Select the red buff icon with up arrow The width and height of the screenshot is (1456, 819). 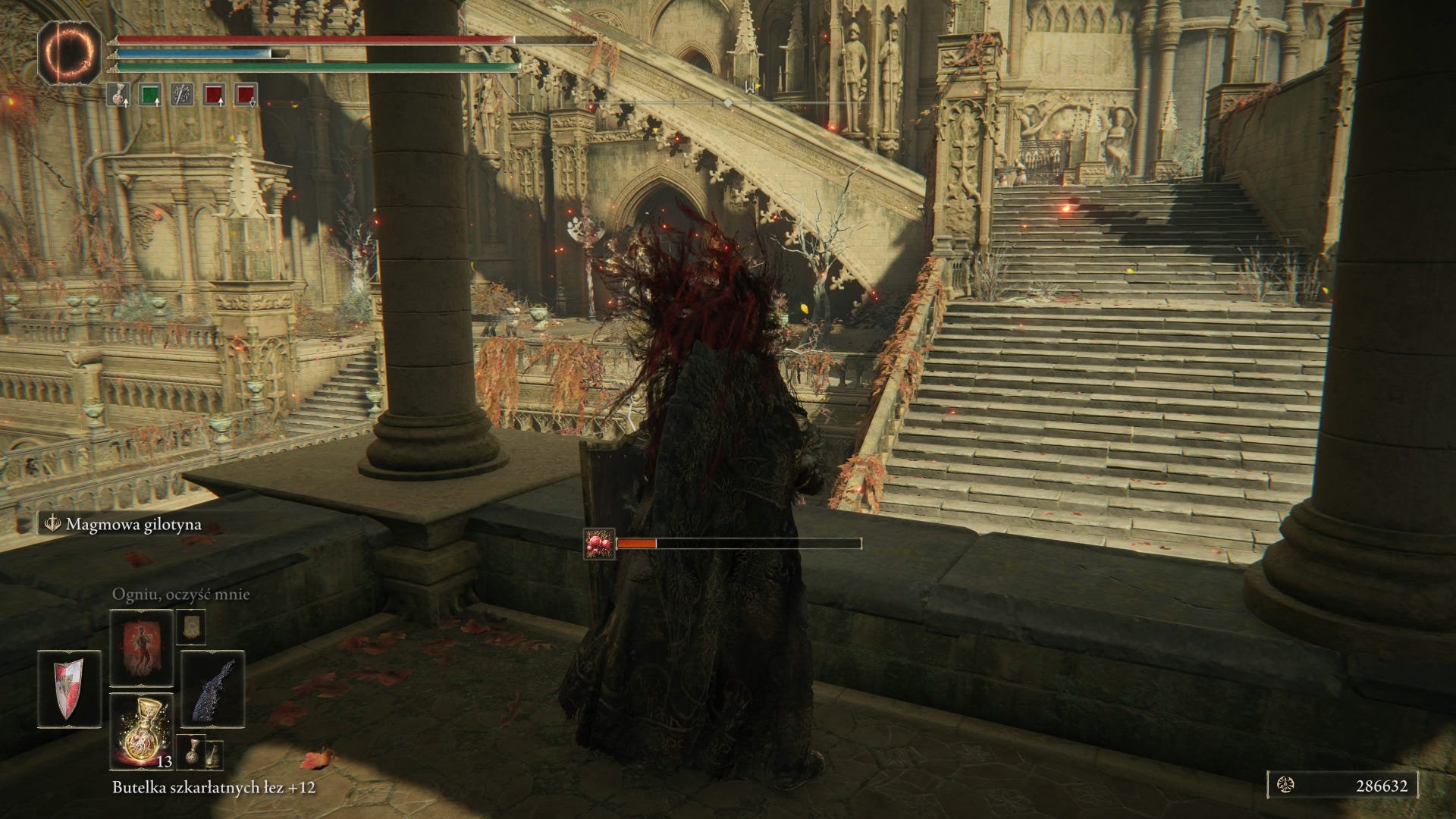214,94
